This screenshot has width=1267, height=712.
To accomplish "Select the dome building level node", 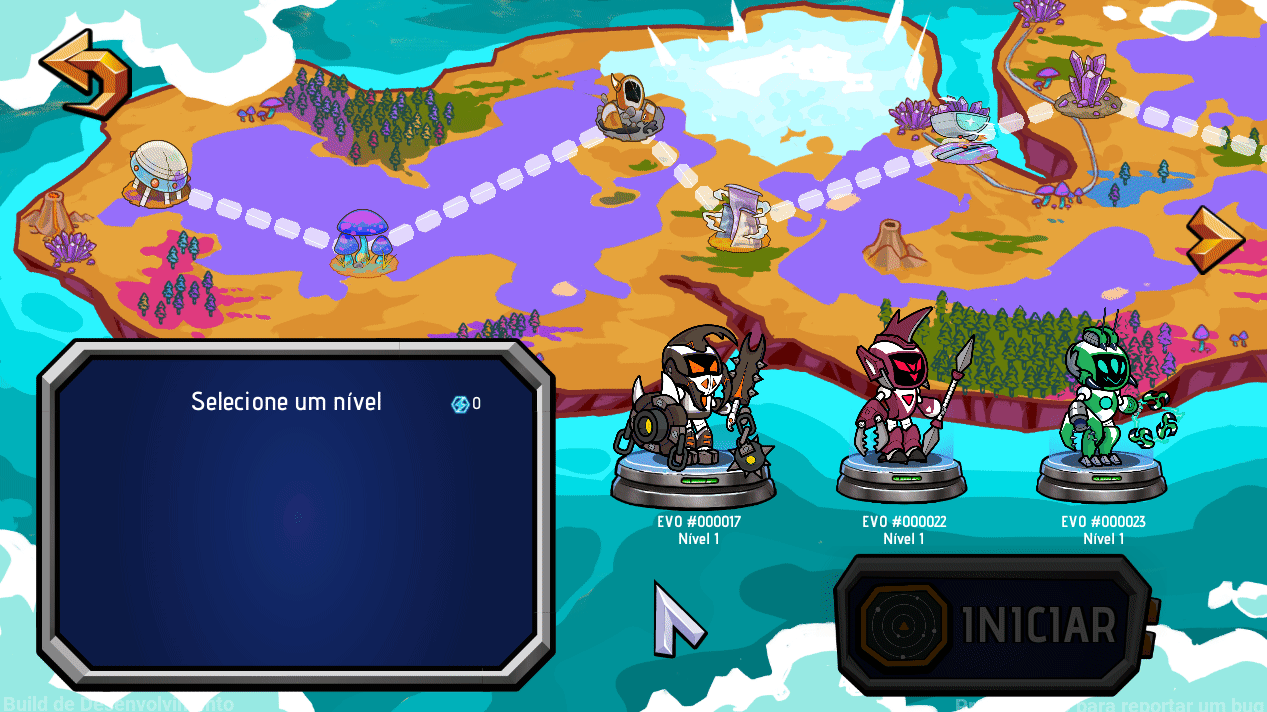I will 158,174.
